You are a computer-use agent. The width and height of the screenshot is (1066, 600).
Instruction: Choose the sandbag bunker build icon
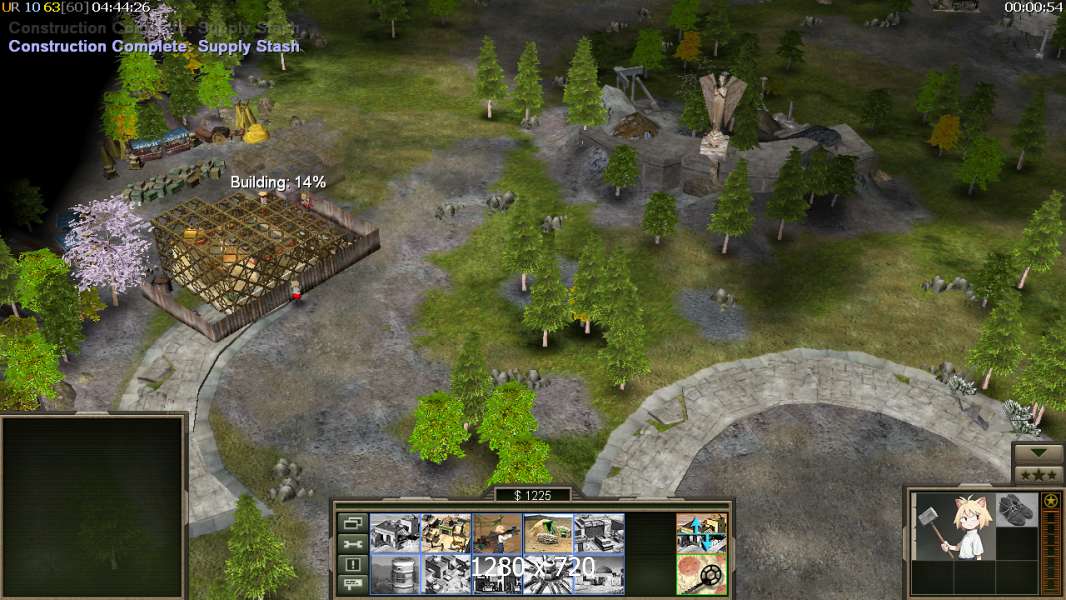coord(548,533)
